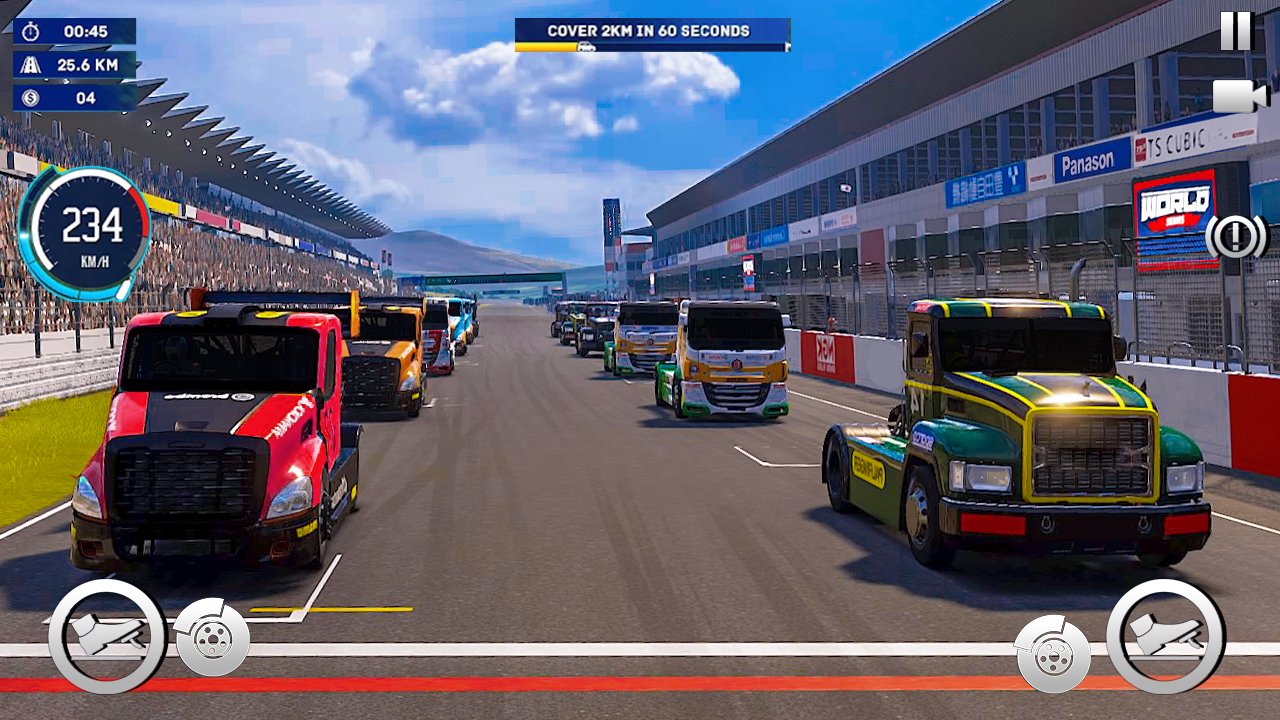Pause the race

[1236, 31]
